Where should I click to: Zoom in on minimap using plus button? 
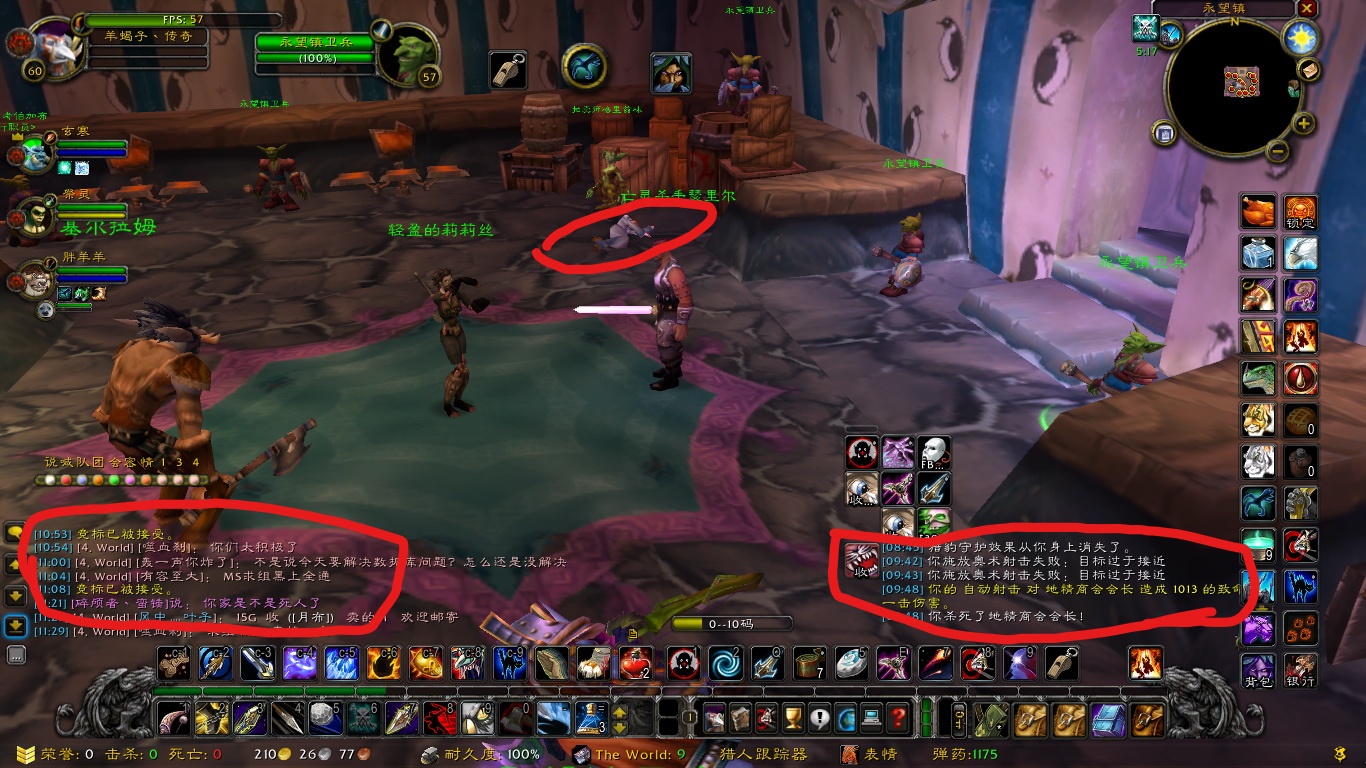point(1303,124)
